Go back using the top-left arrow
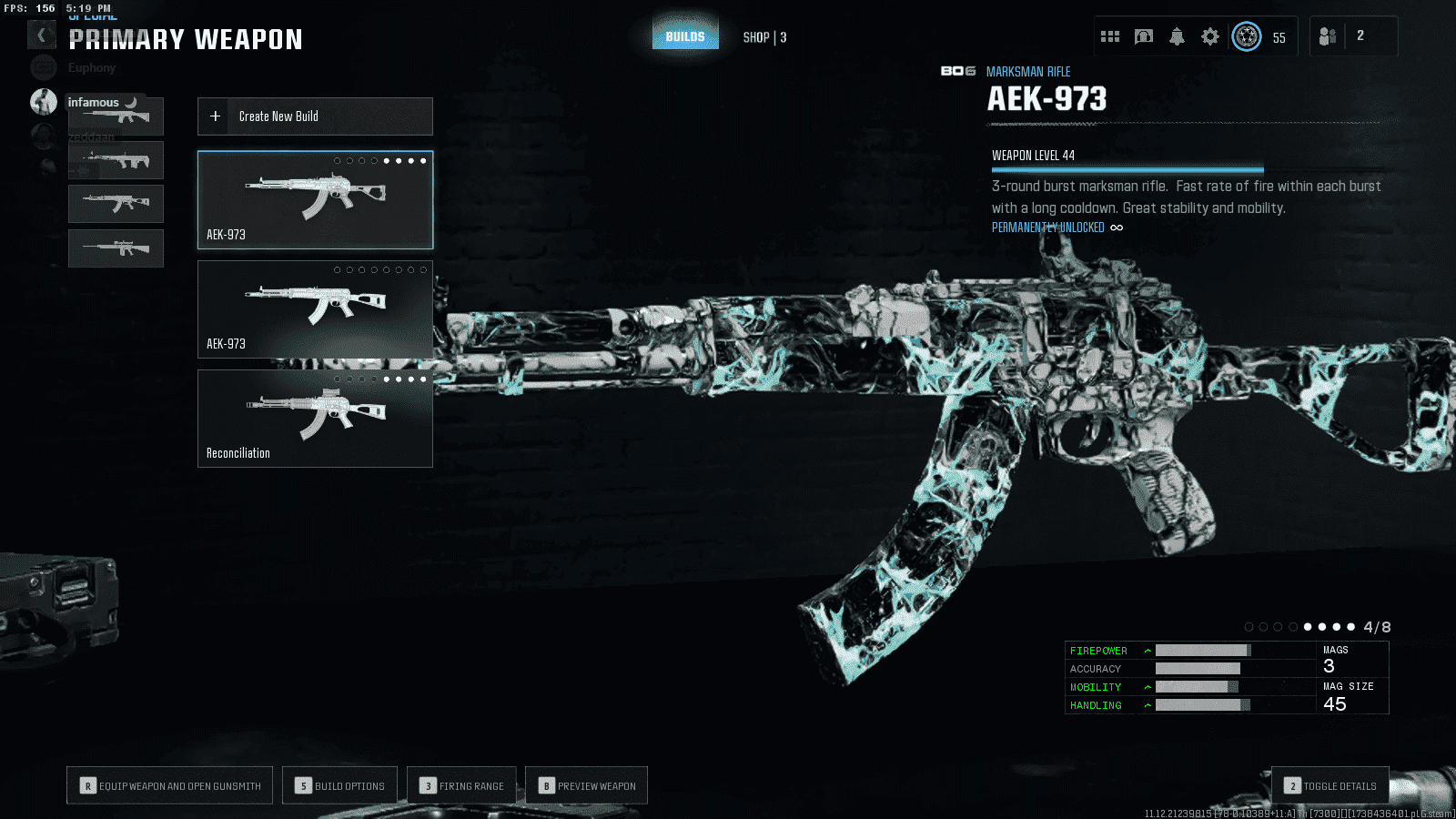 (41, 35)
